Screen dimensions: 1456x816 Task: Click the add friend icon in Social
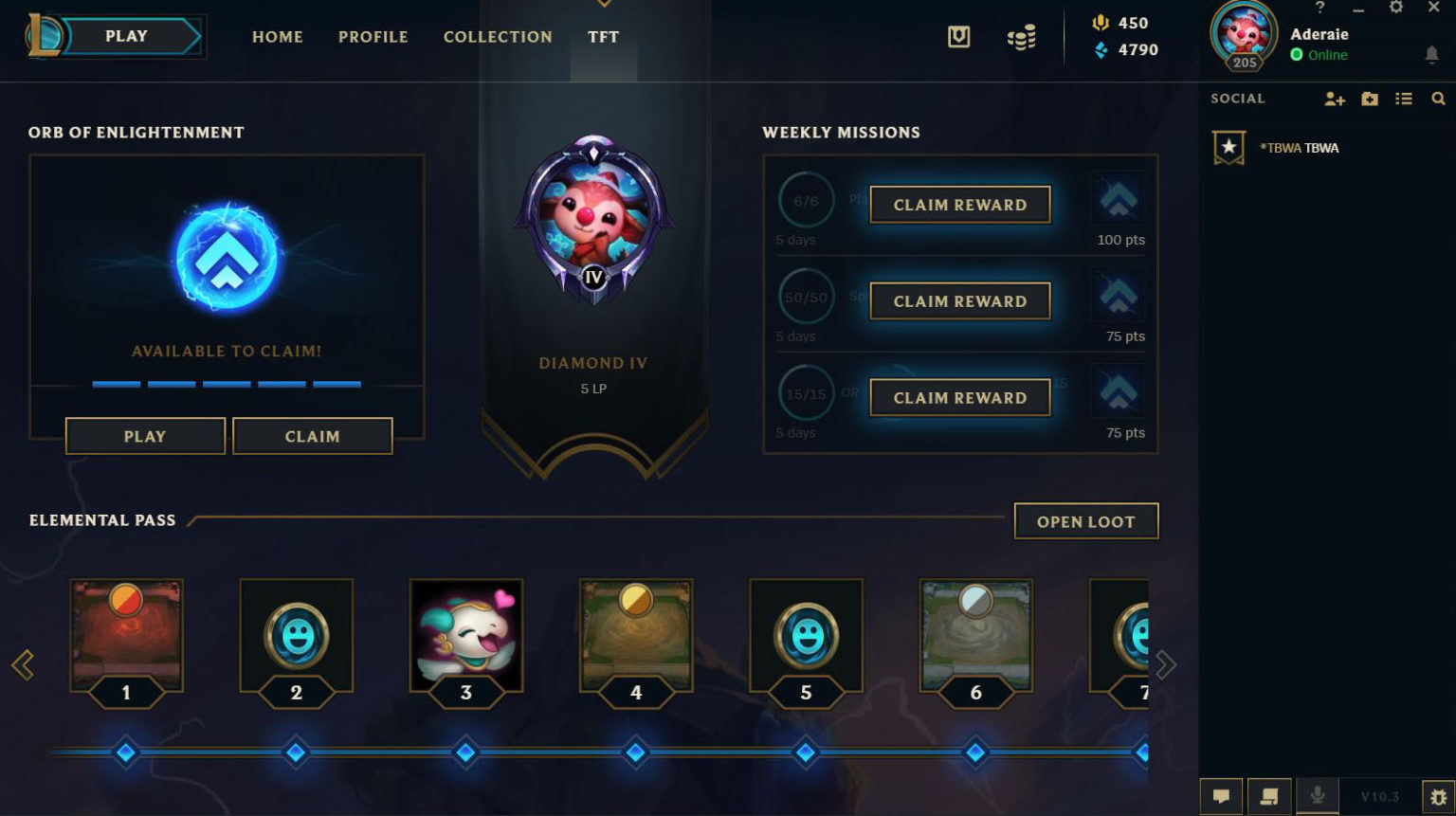click(x=1335, y=99)
